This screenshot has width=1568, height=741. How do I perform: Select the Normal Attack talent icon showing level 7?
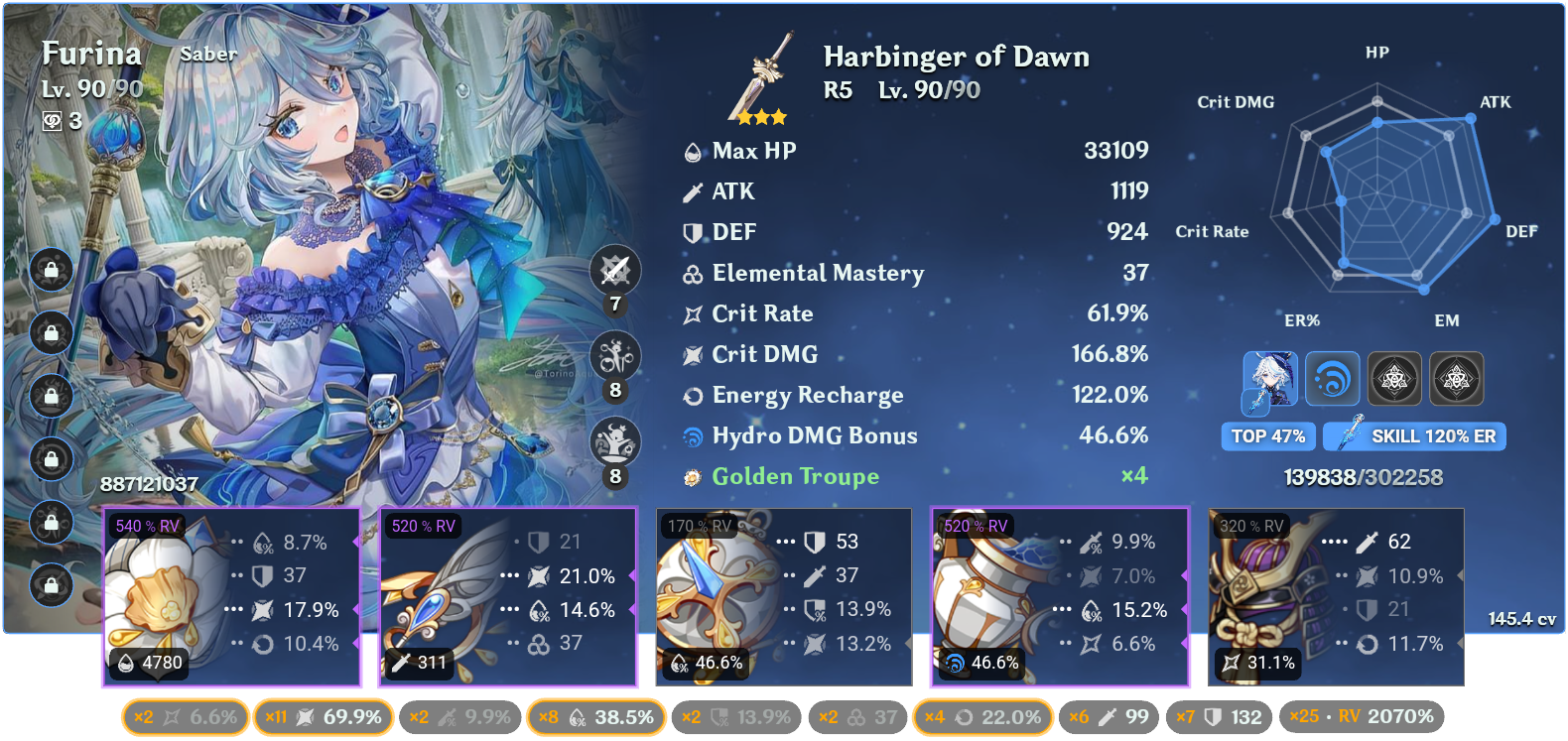pos(616,270)
